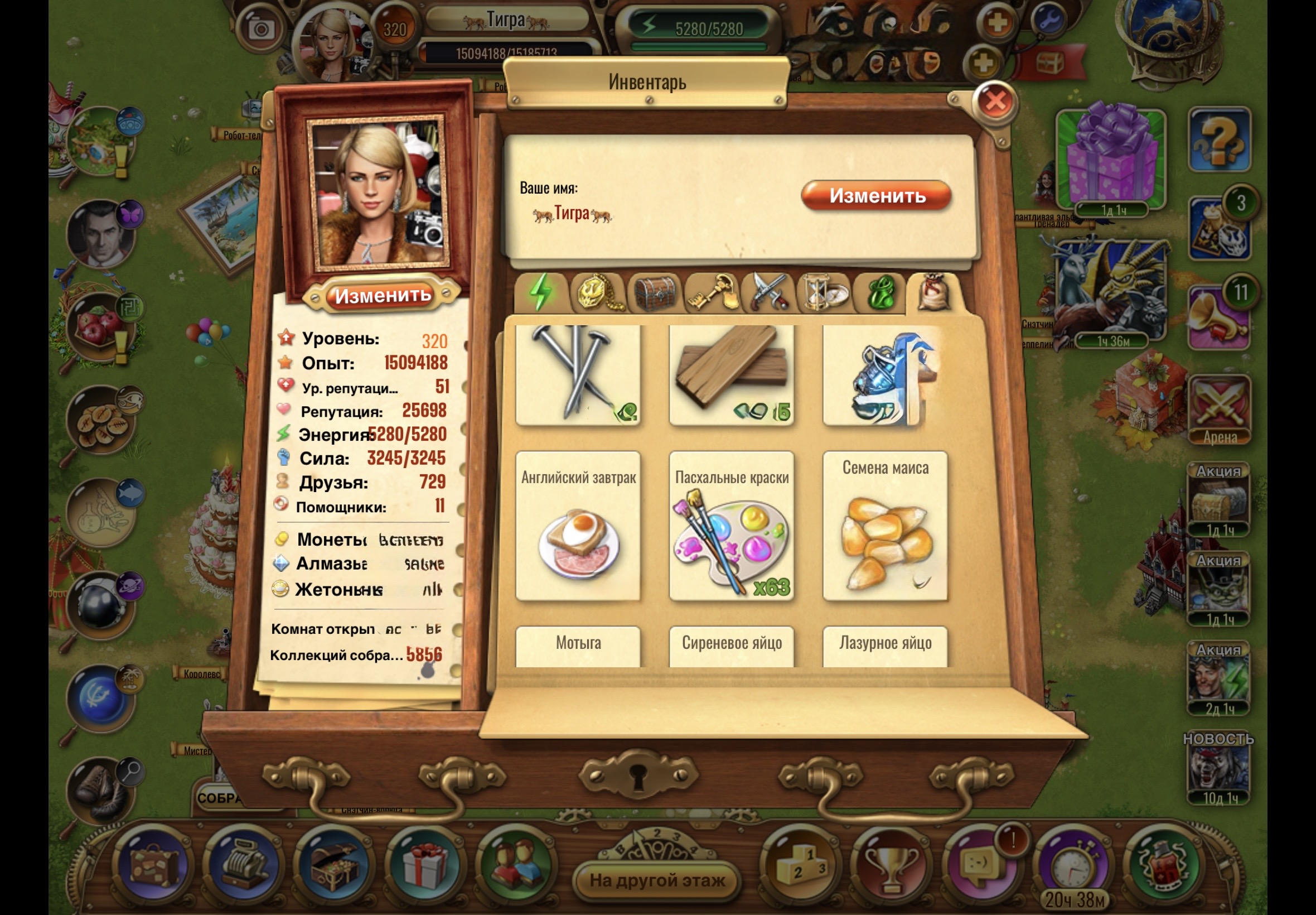Screen dimensions: 1316x915
Task: Select the golden keys tab
Action: (711, 292)
